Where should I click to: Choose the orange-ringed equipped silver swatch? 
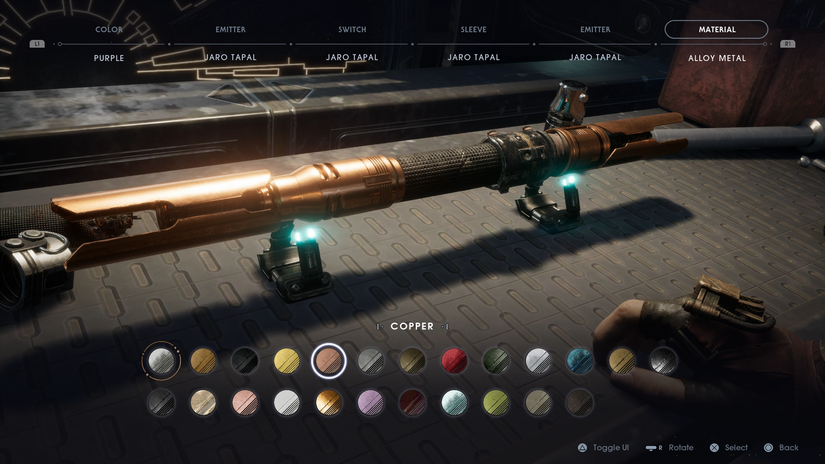tap(161, 361)
